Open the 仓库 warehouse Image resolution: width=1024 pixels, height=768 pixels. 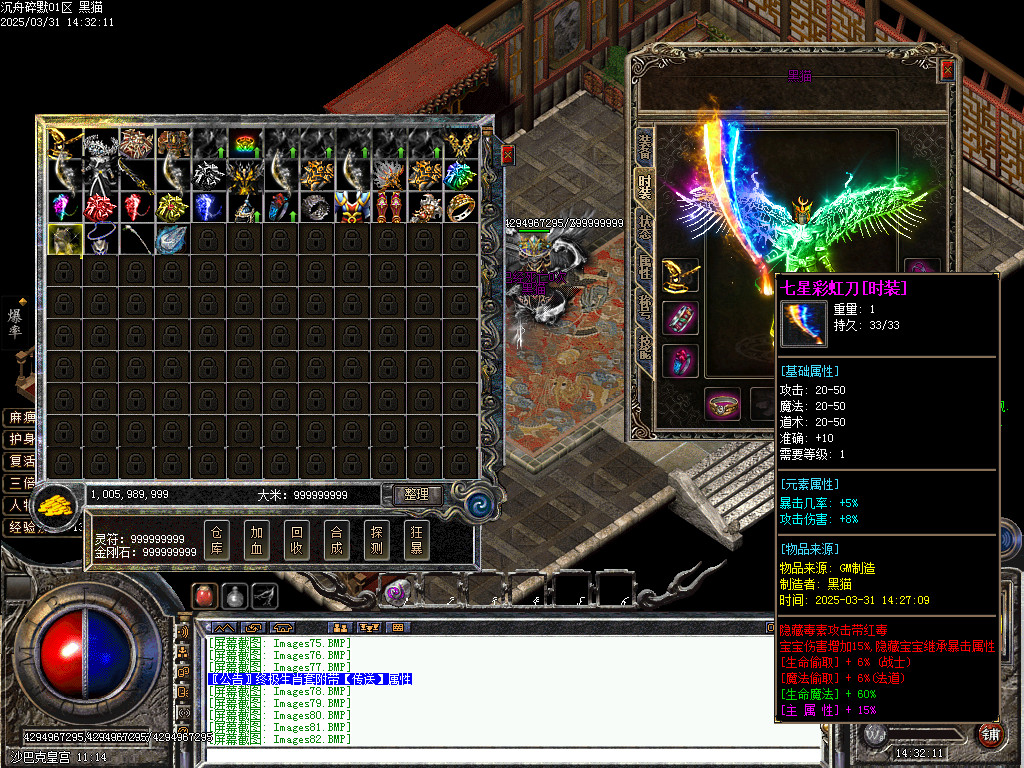point(218,540)
